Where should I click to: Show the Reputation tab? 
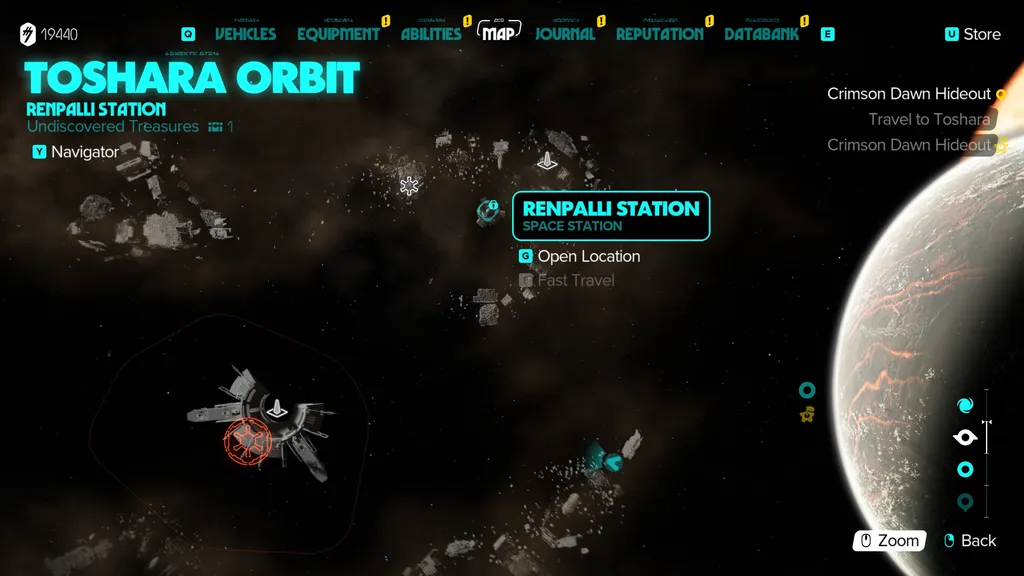[659, 34]
